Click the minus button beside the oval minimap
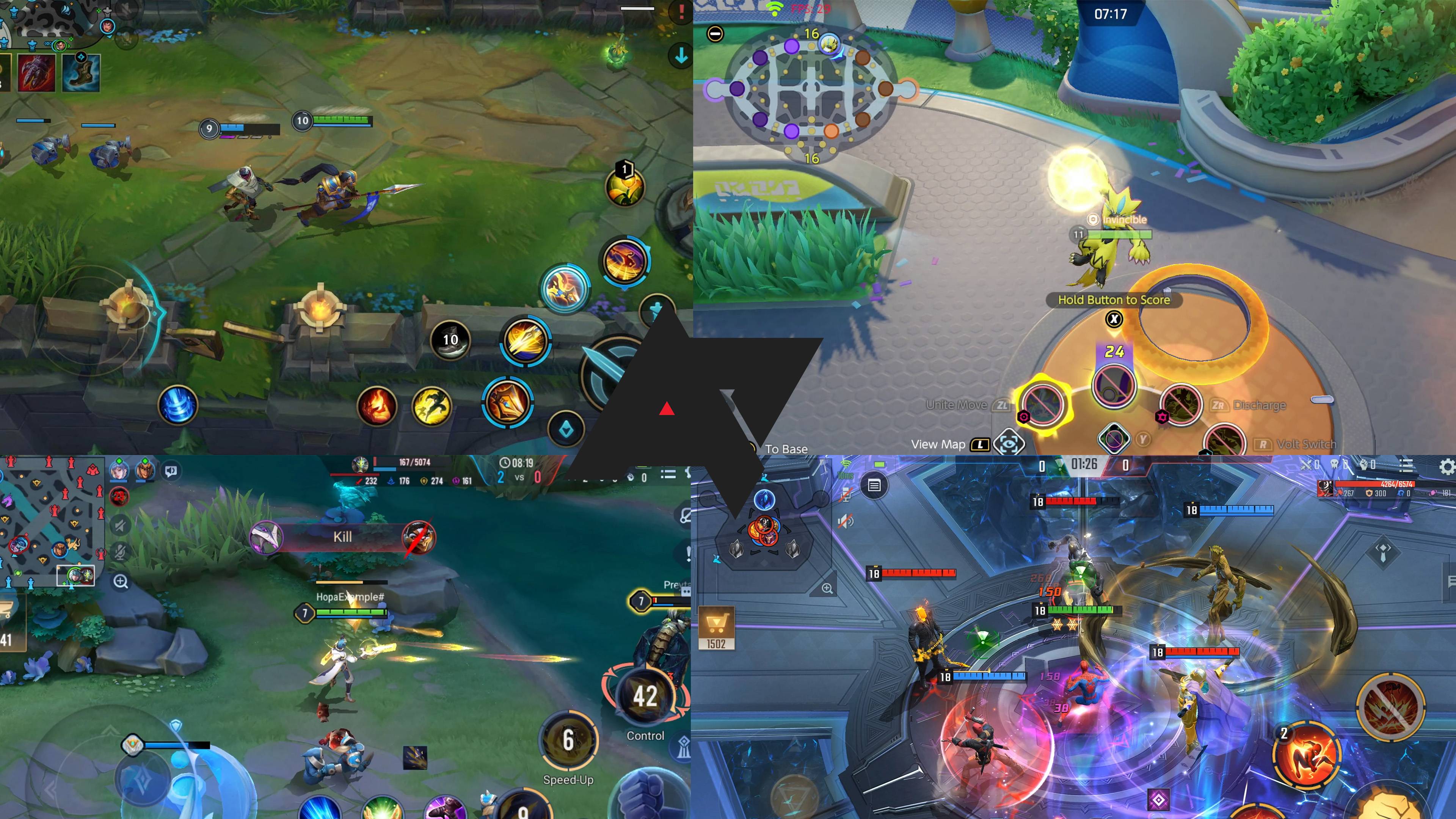1456x819 pixels. [x=715, y=34]
